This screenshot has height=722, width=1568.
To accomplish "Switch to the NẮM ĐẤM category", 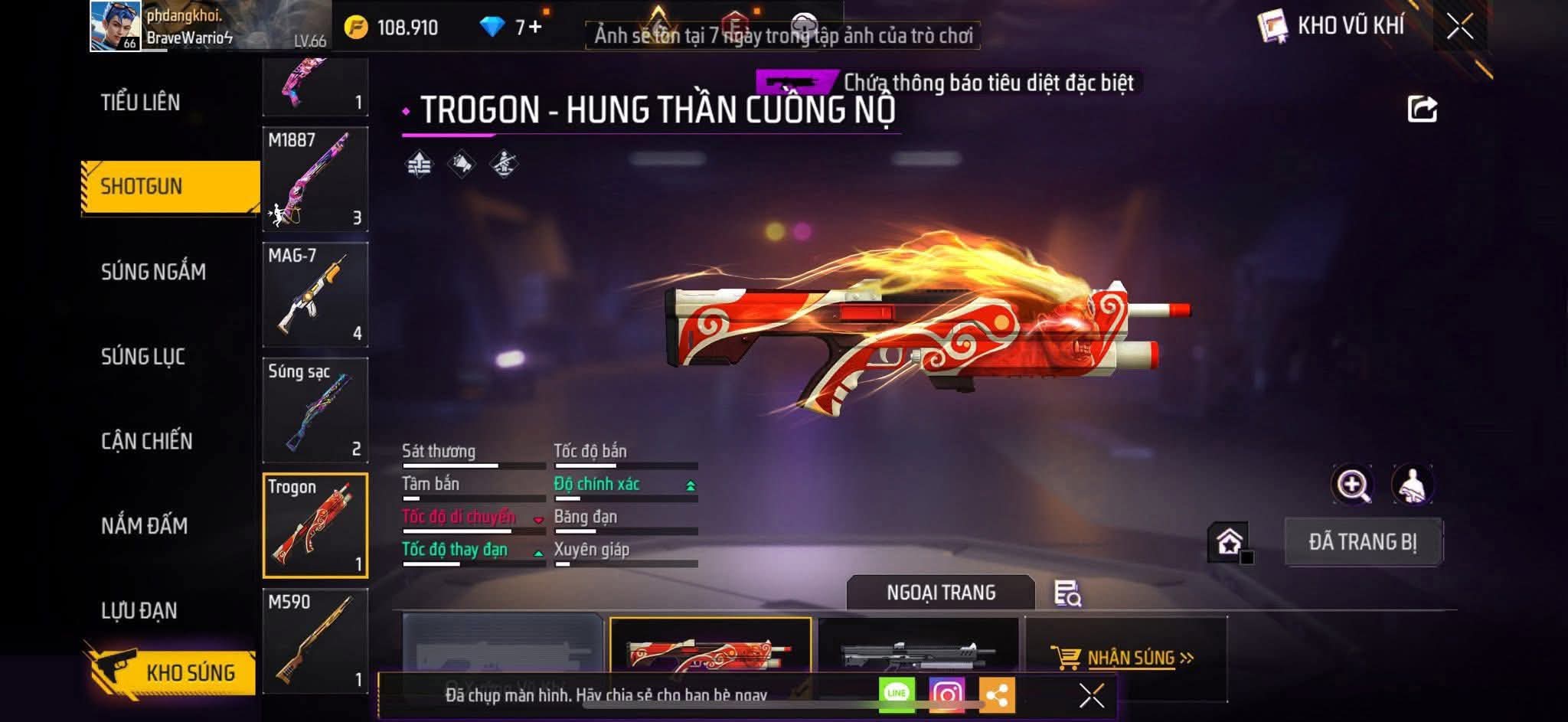I will tap(145, 526).
